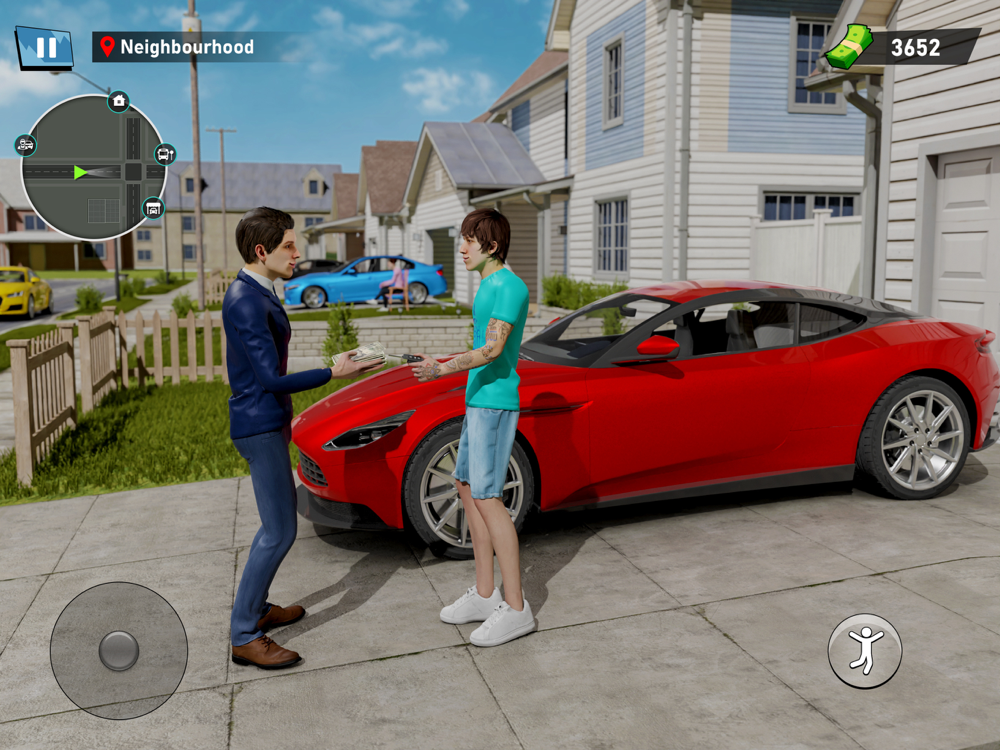Screen dimensions: 1000x750
Task: Tap the virtual joystick knob
Action: pyautogui.click(x=119, y=650)
